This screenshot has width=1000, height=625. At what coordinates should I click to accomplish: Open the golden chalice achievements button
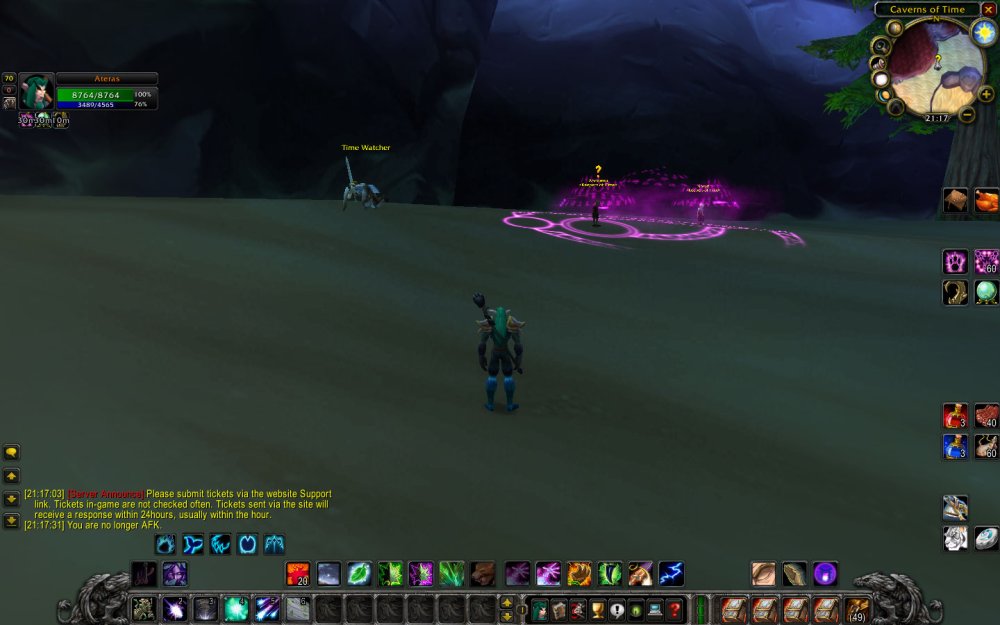(598, 609)
